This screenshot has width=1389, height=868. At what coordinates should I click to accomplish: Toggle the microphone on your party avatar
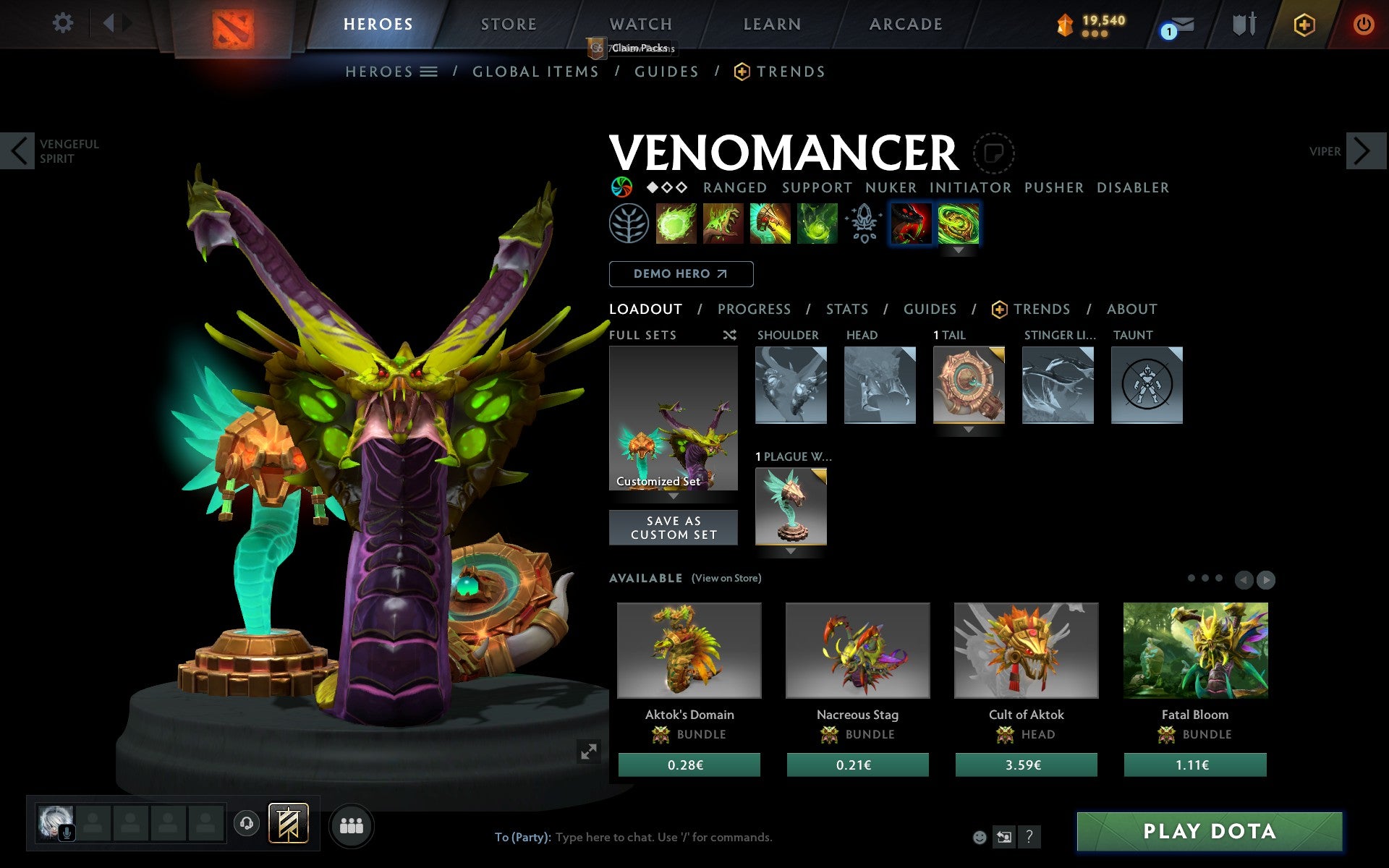pyautogui.click(x=68, y=831)
